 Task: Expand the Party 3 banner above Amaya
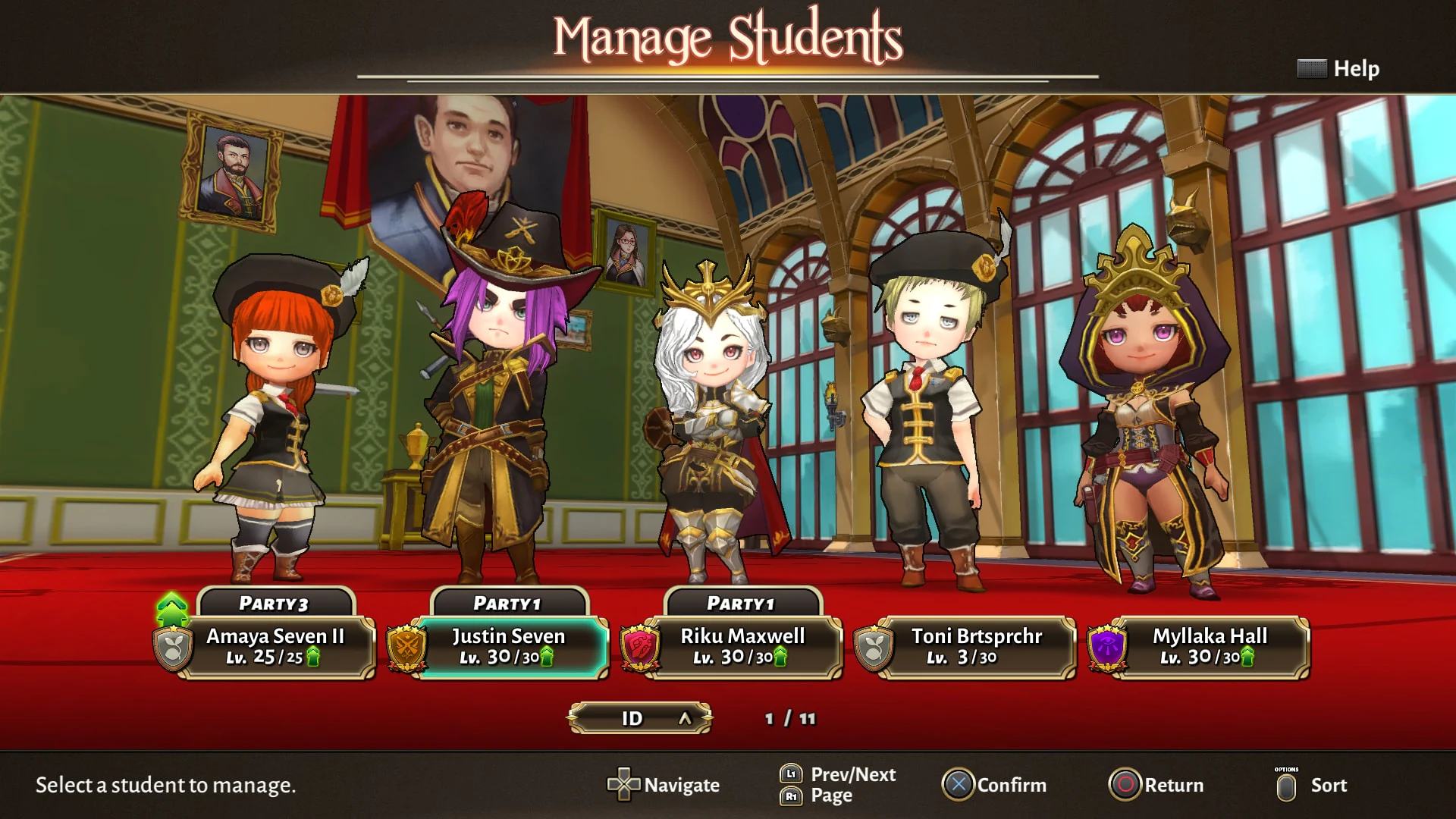click(x=276, y=603)
